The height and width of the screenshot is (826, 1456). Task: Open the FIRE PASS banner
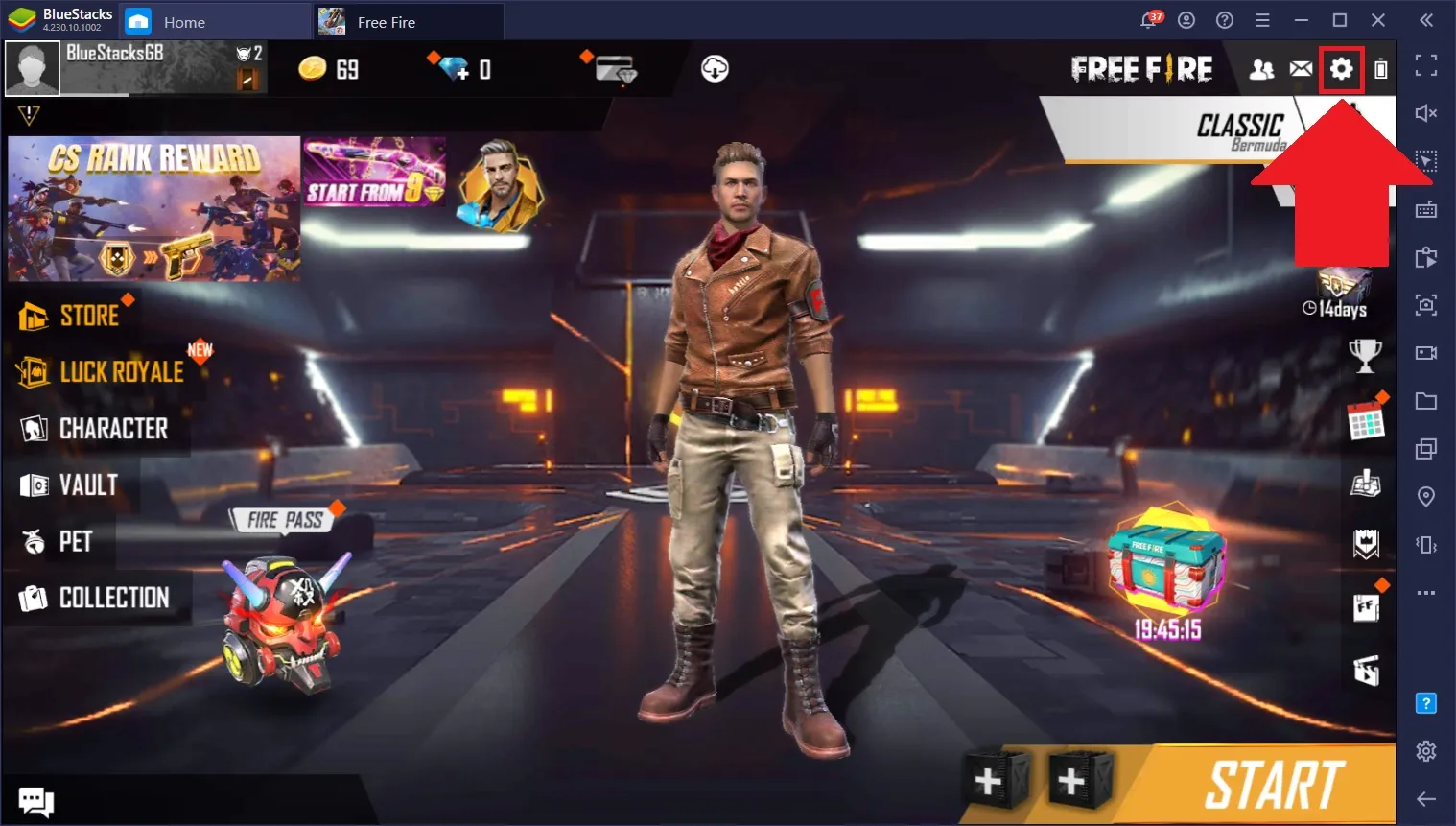pyautogui.click(x=282, y=519)
